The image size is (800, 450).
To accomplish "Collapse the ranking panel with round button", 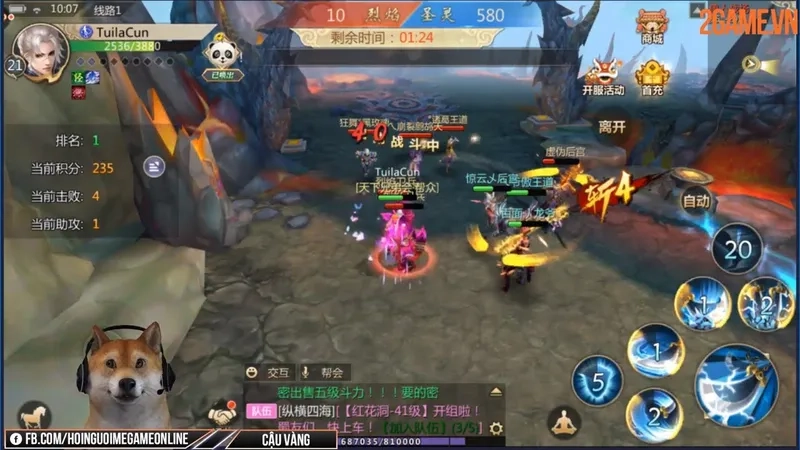I will (154, 166).
